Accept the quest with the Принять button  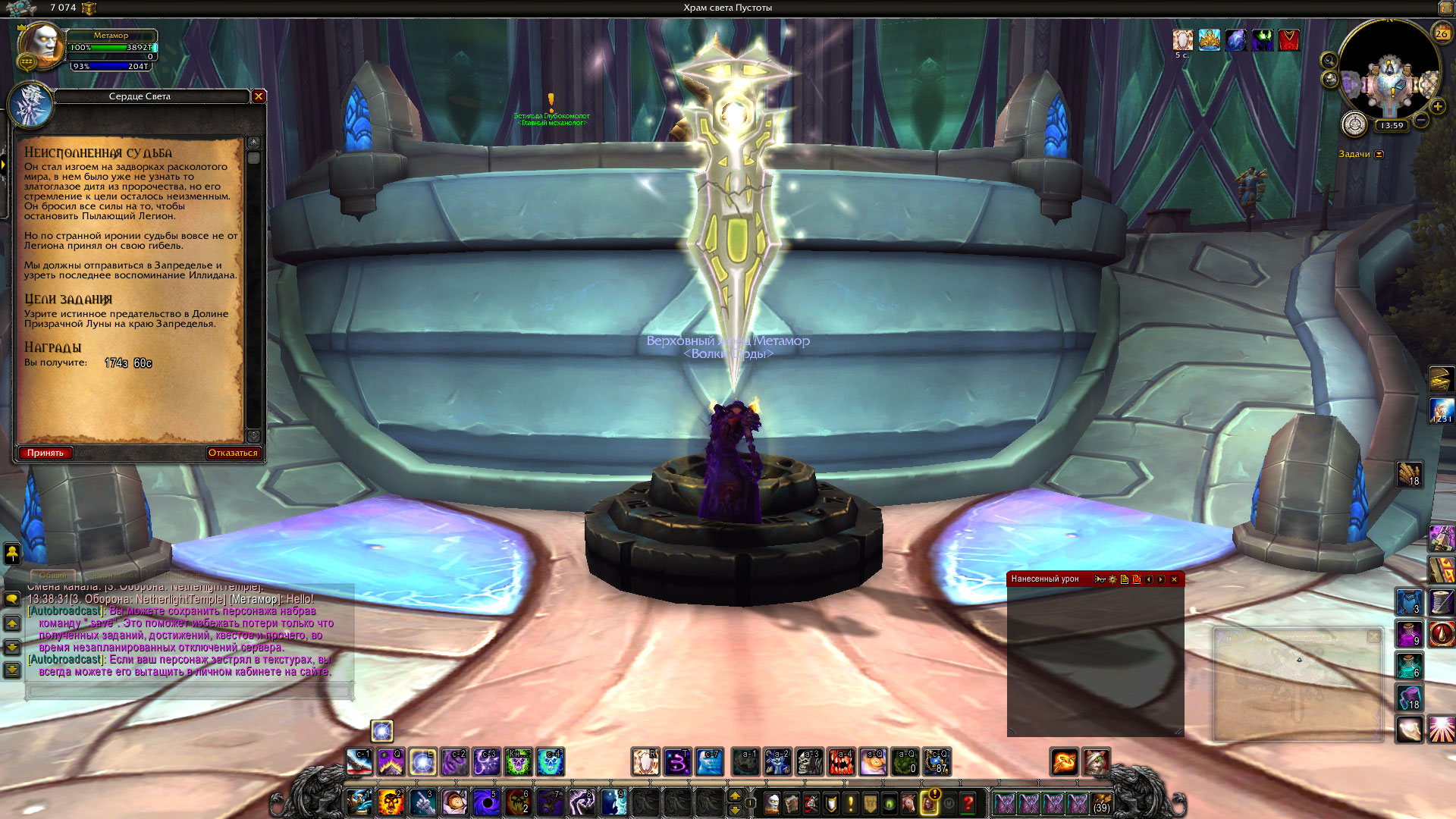[45, 453]
